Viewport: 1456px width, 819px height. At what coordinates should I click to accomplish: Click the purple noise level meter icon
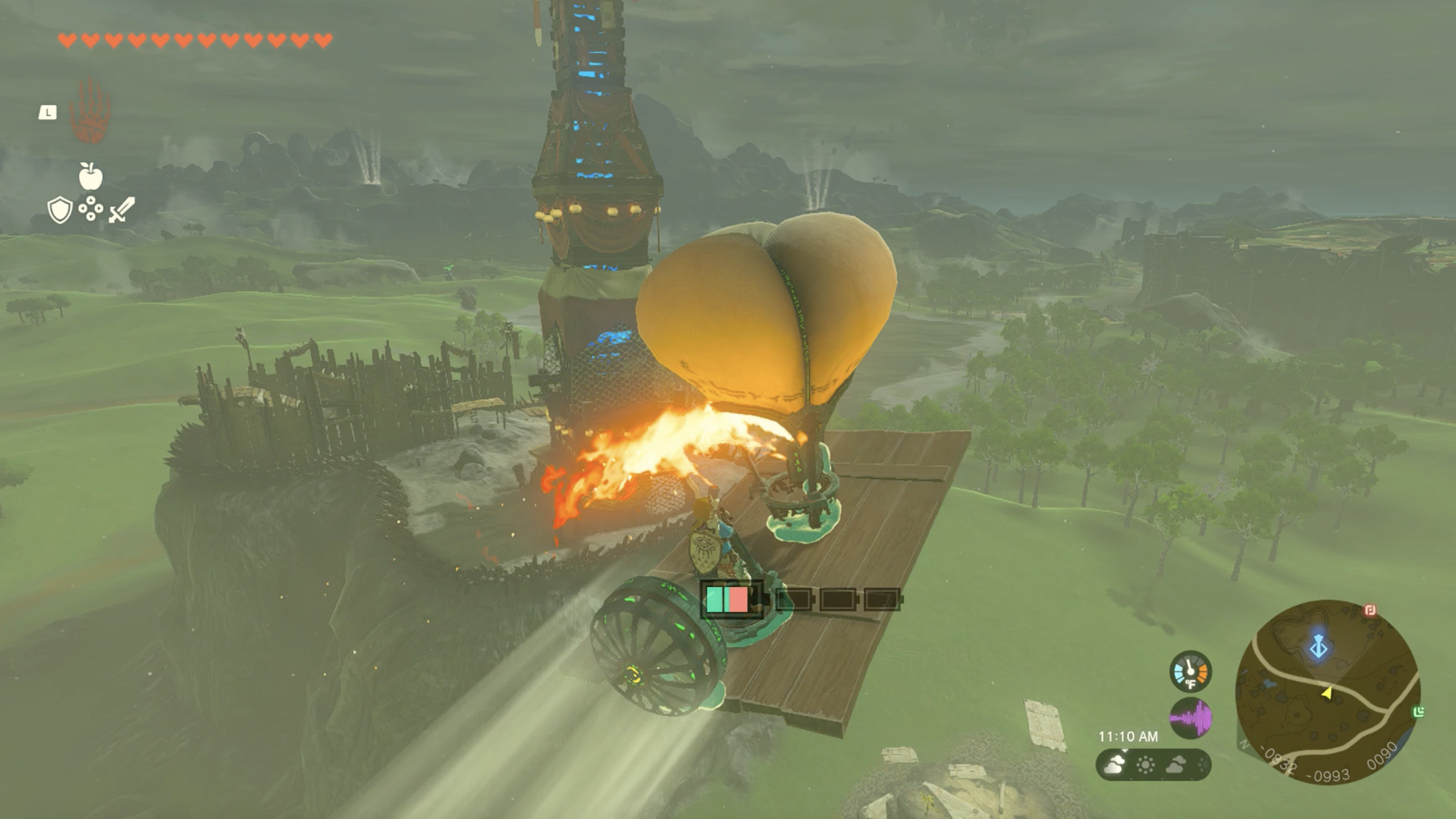[1191, 718]
